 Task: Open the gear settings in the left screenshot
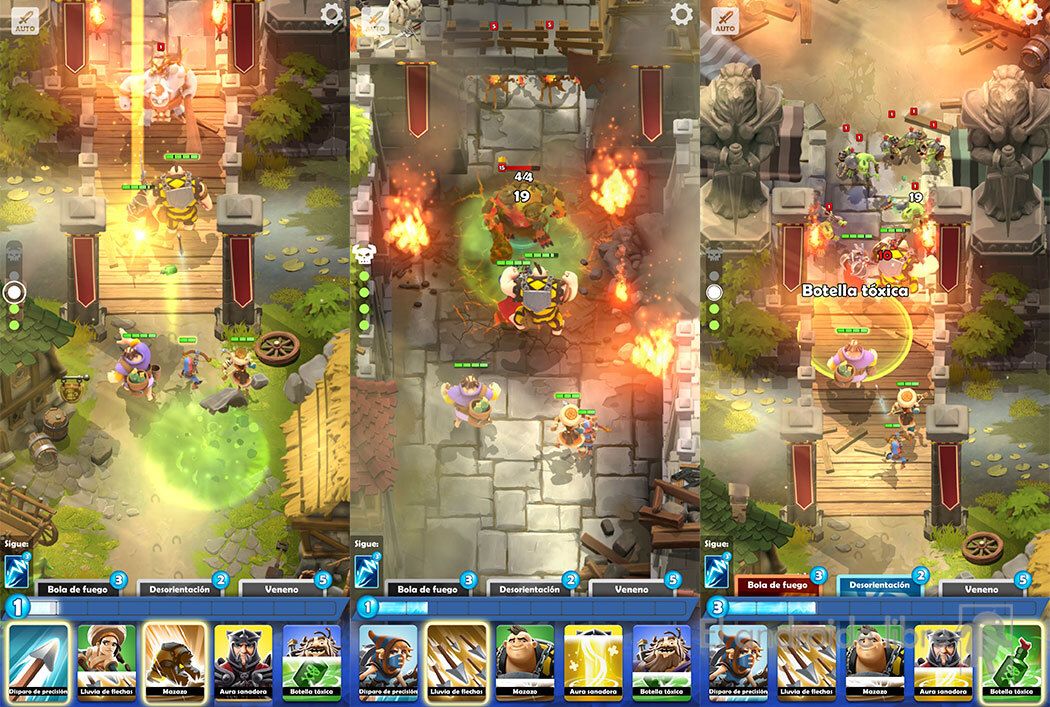331,14
